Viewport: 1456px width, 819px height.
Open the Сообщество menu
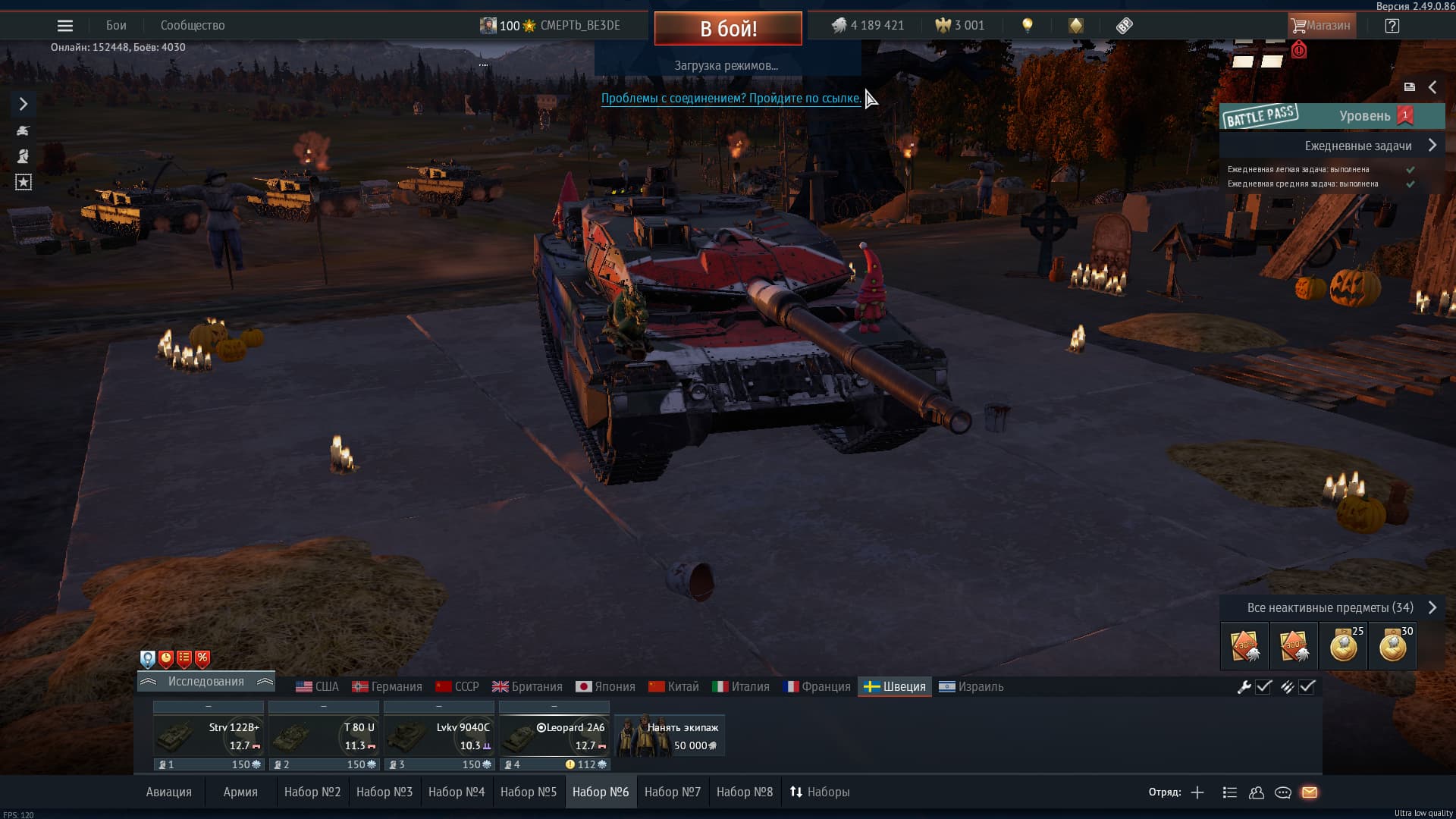coord(193,26)
